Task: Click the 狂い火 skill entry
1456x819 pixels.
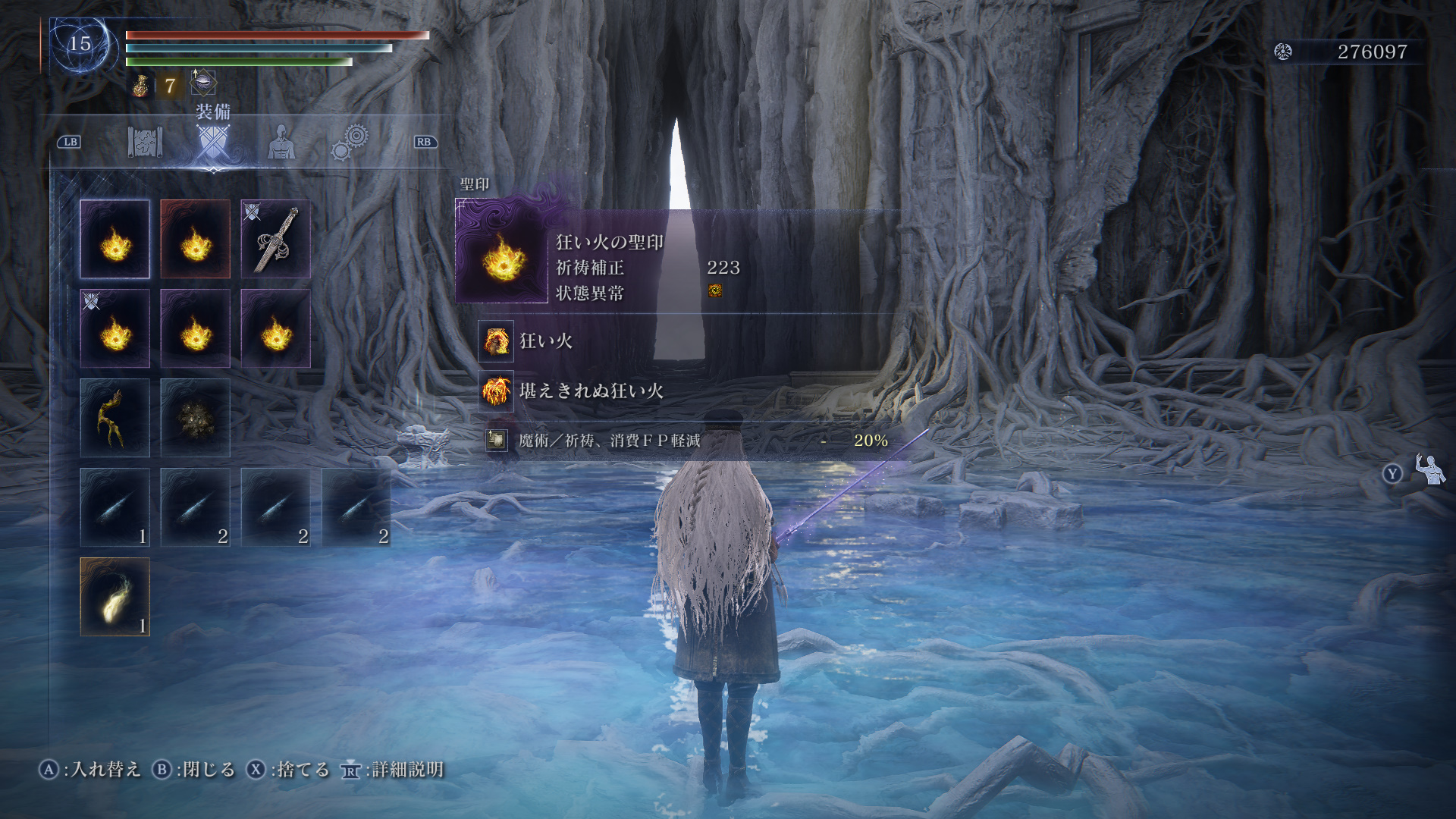Action: pos(545,341)
